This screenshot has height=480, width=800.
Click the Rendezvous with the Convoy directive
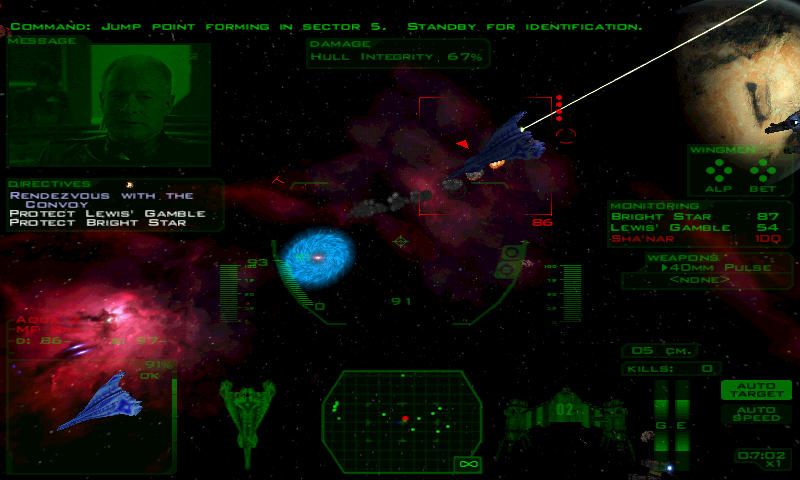pos(102,200)
